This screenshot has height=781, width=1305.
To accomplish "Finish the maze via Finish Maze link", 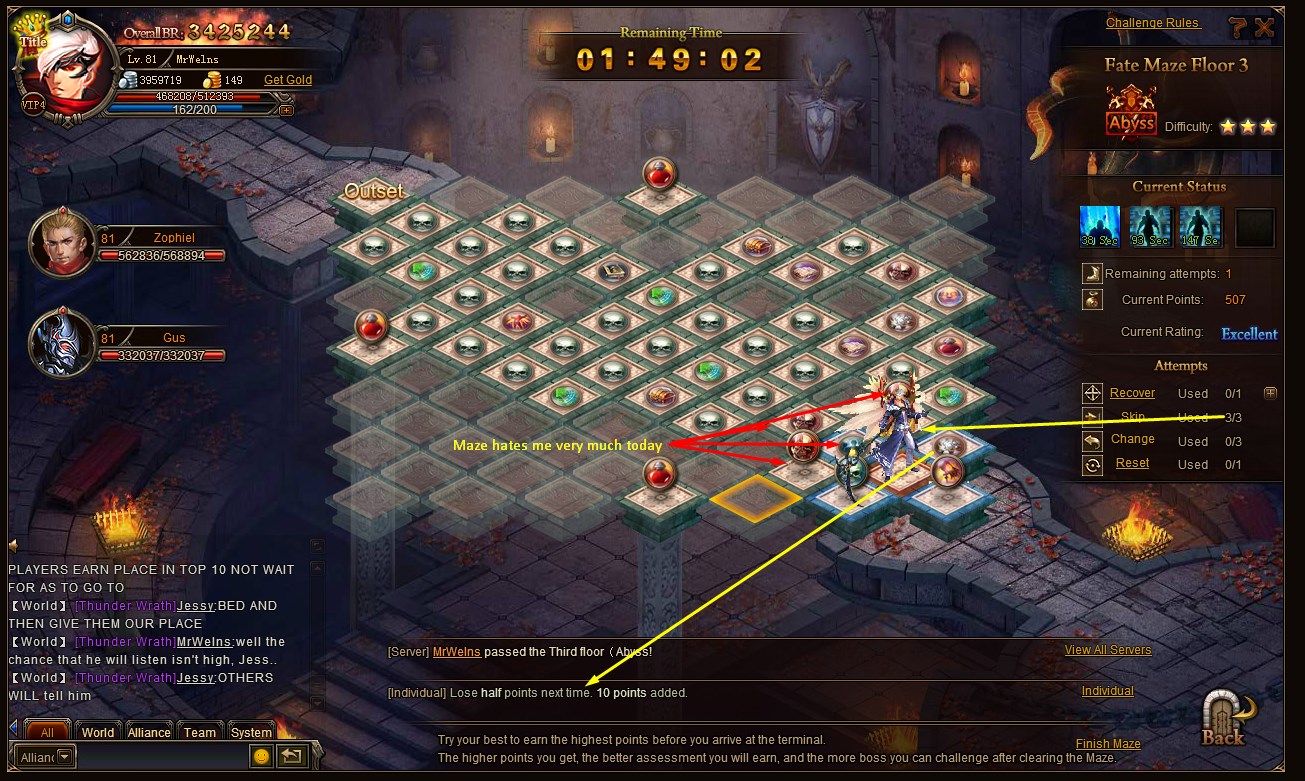I will click(1108, 744).
